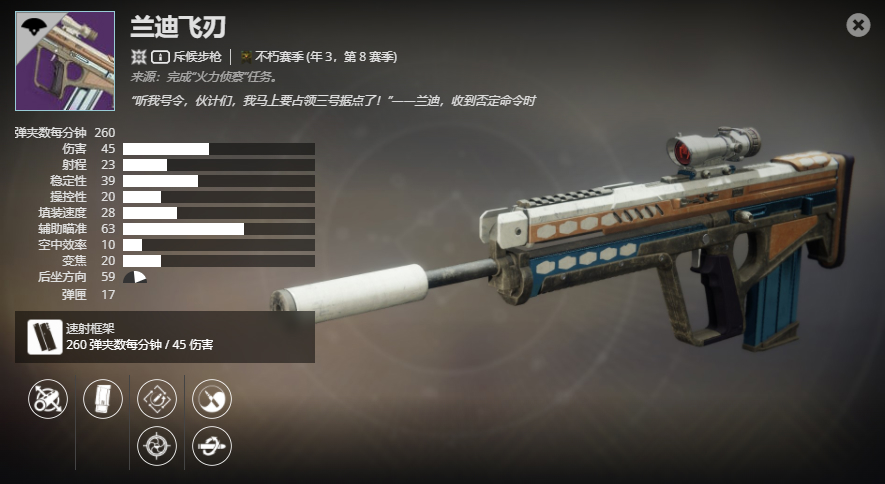Viewport: 885px width, 484px height.
Task: Select the magazine perk icon
Action: (x=103, y=399)
